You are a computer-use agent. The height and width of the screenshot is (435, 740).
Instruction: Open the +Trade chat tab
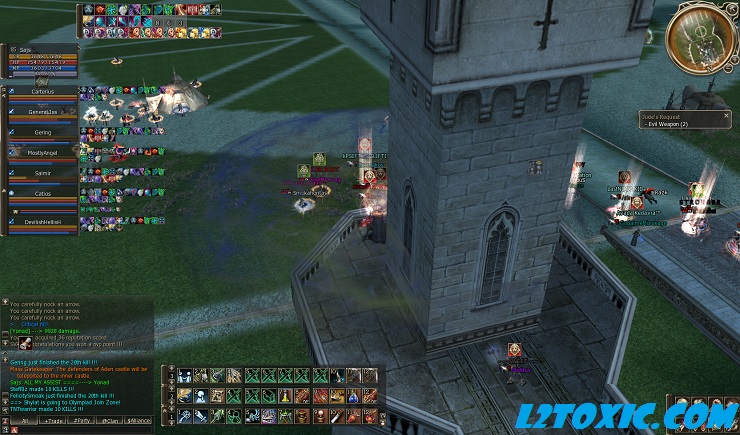pos(51,422)
